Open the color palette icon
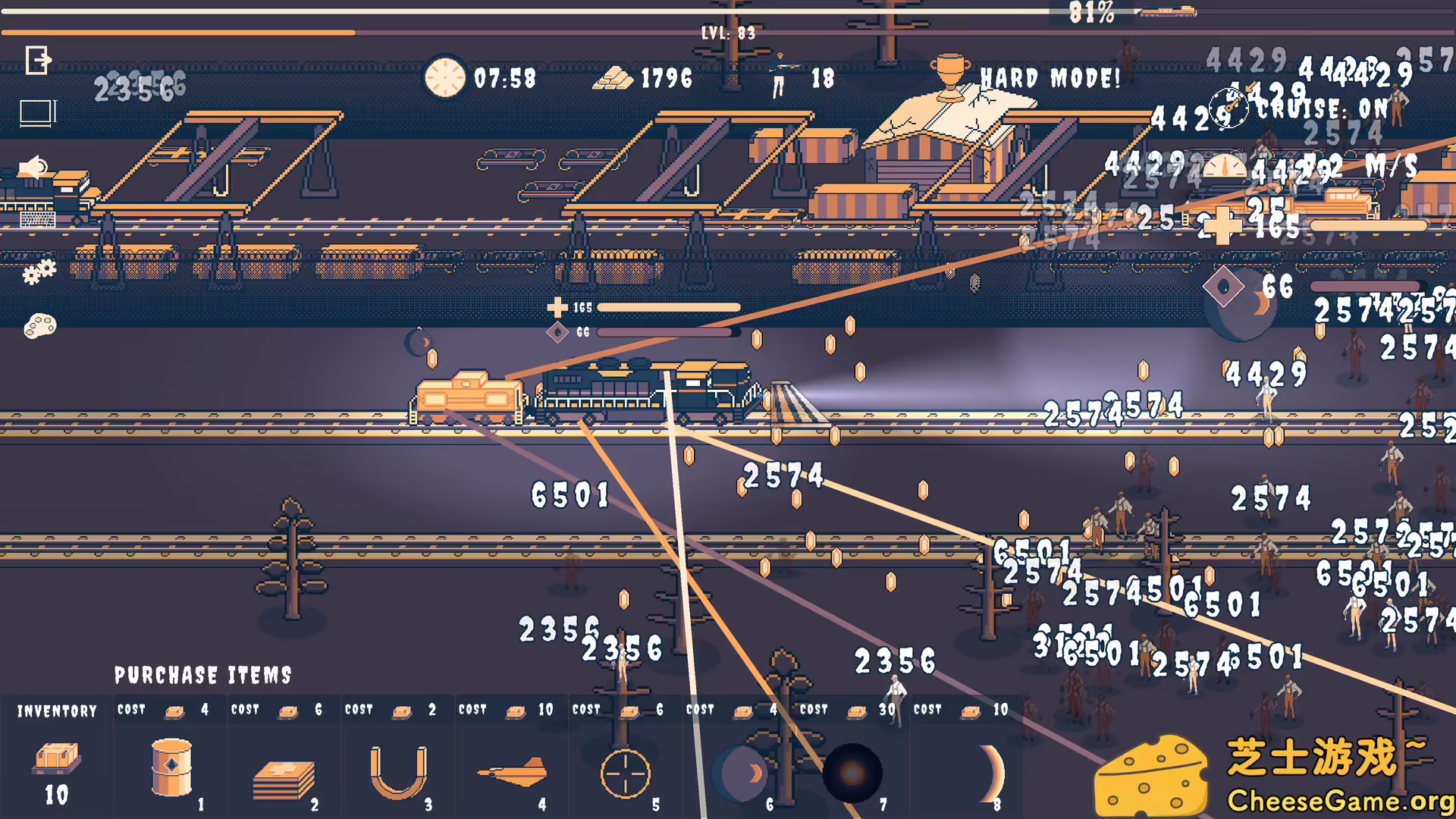The width and height of the screenshot is (1456, 819). coord(36,112)
